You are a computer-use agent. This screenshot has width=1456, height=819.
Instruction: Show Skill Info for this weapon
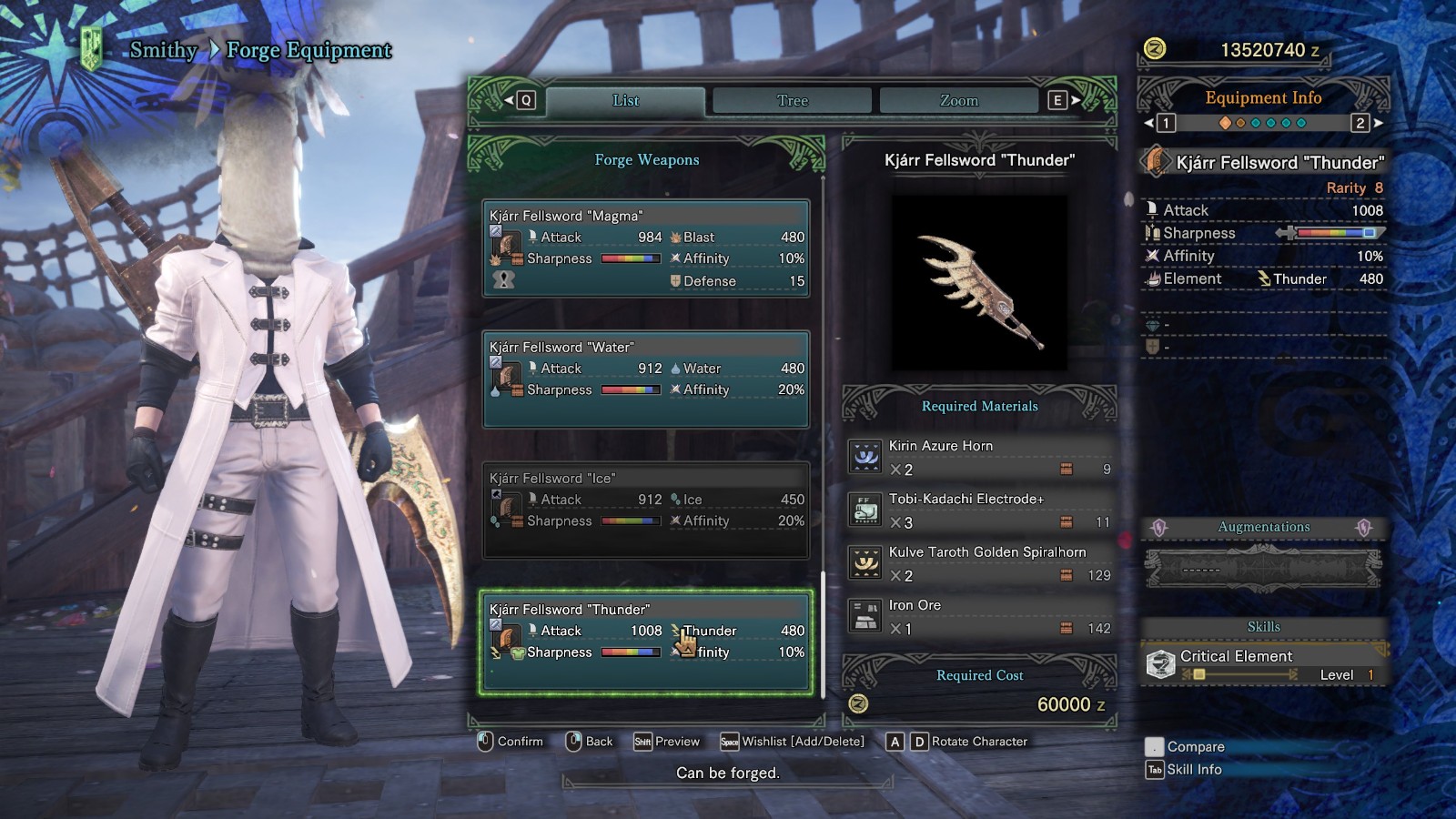coord(1184,770)
